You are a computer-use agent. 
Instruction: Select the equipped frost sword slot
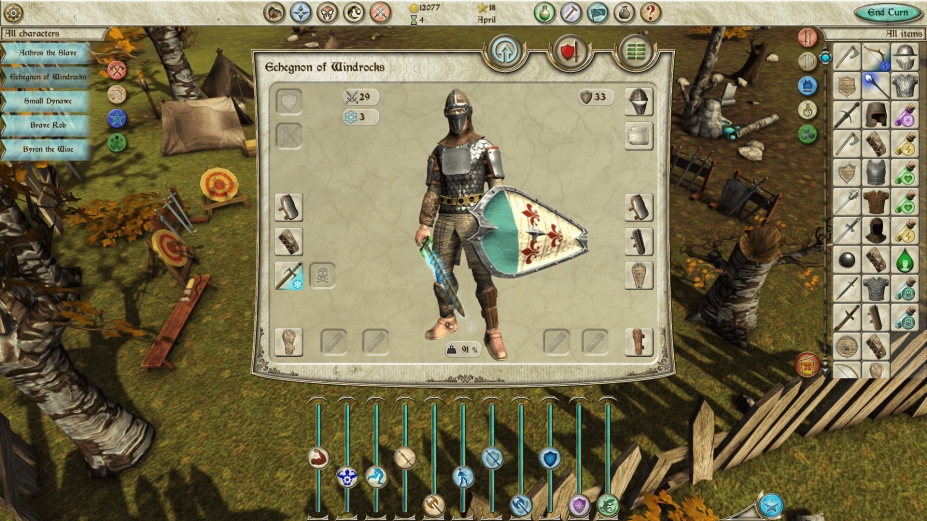289,276
